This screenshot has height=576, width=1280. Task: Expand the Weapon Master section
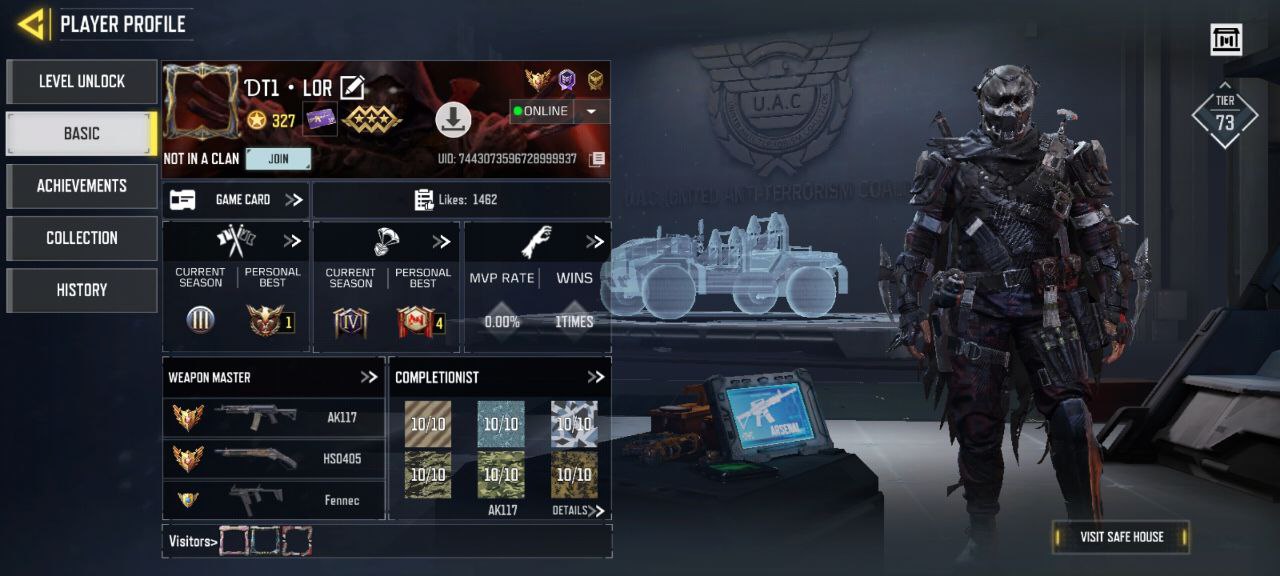[x=369, y=377]
